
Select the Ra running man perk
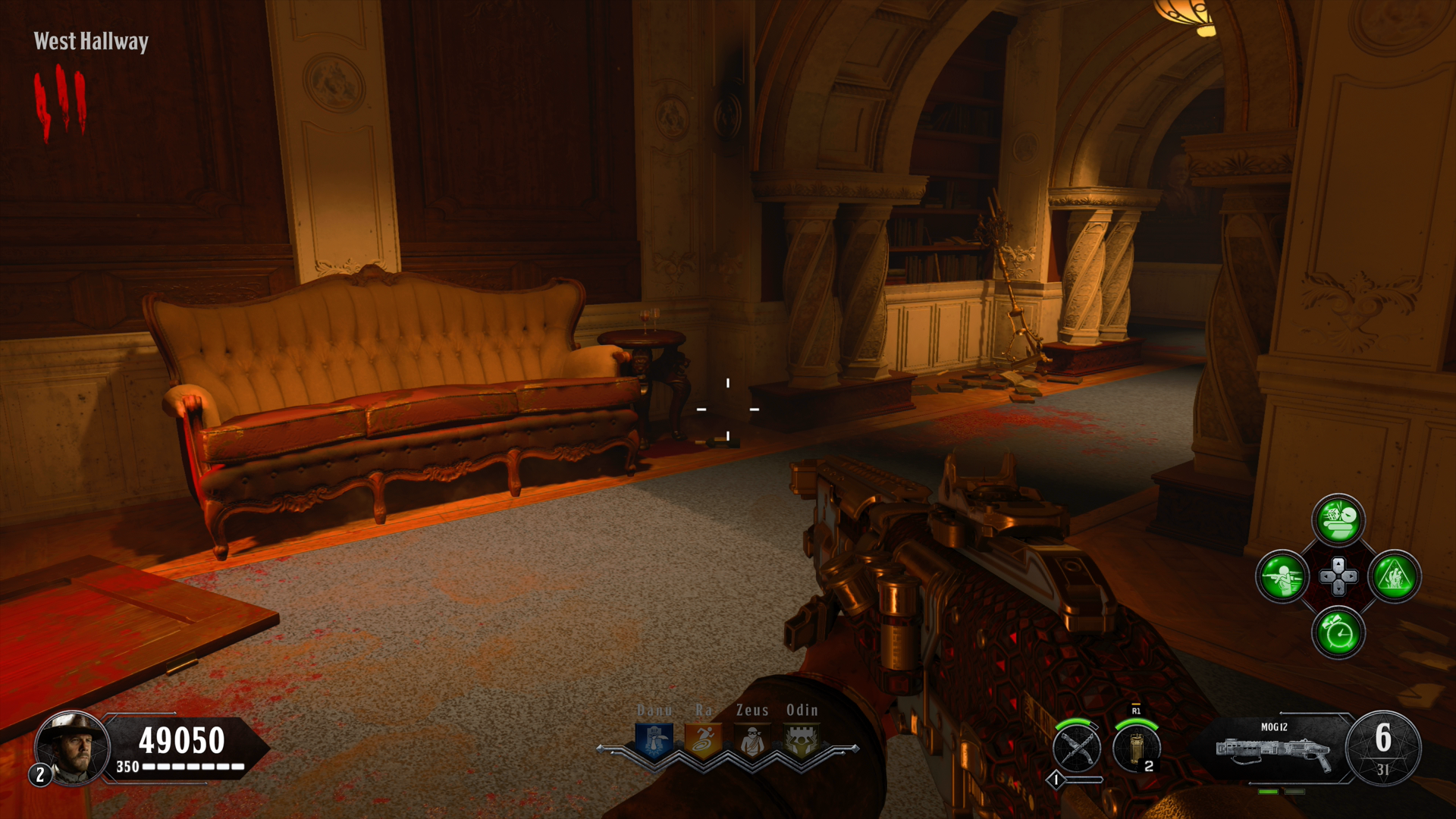[x=703, y=739]
